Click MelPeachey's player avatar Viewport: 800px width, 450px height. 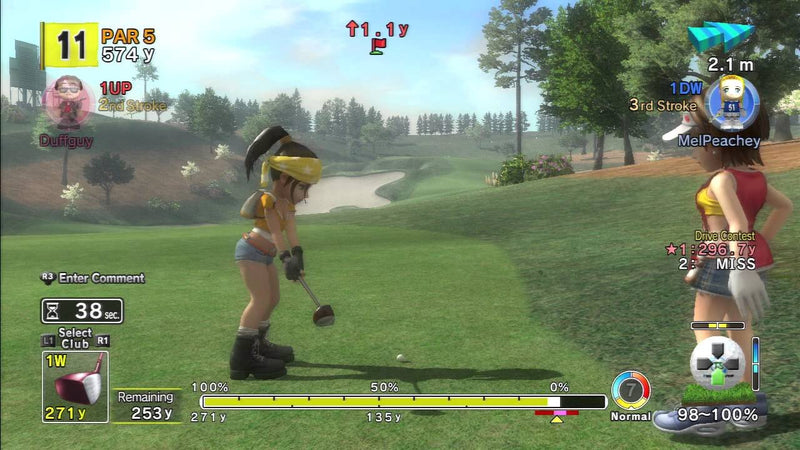pyautogui.click(x=732, y=103)
